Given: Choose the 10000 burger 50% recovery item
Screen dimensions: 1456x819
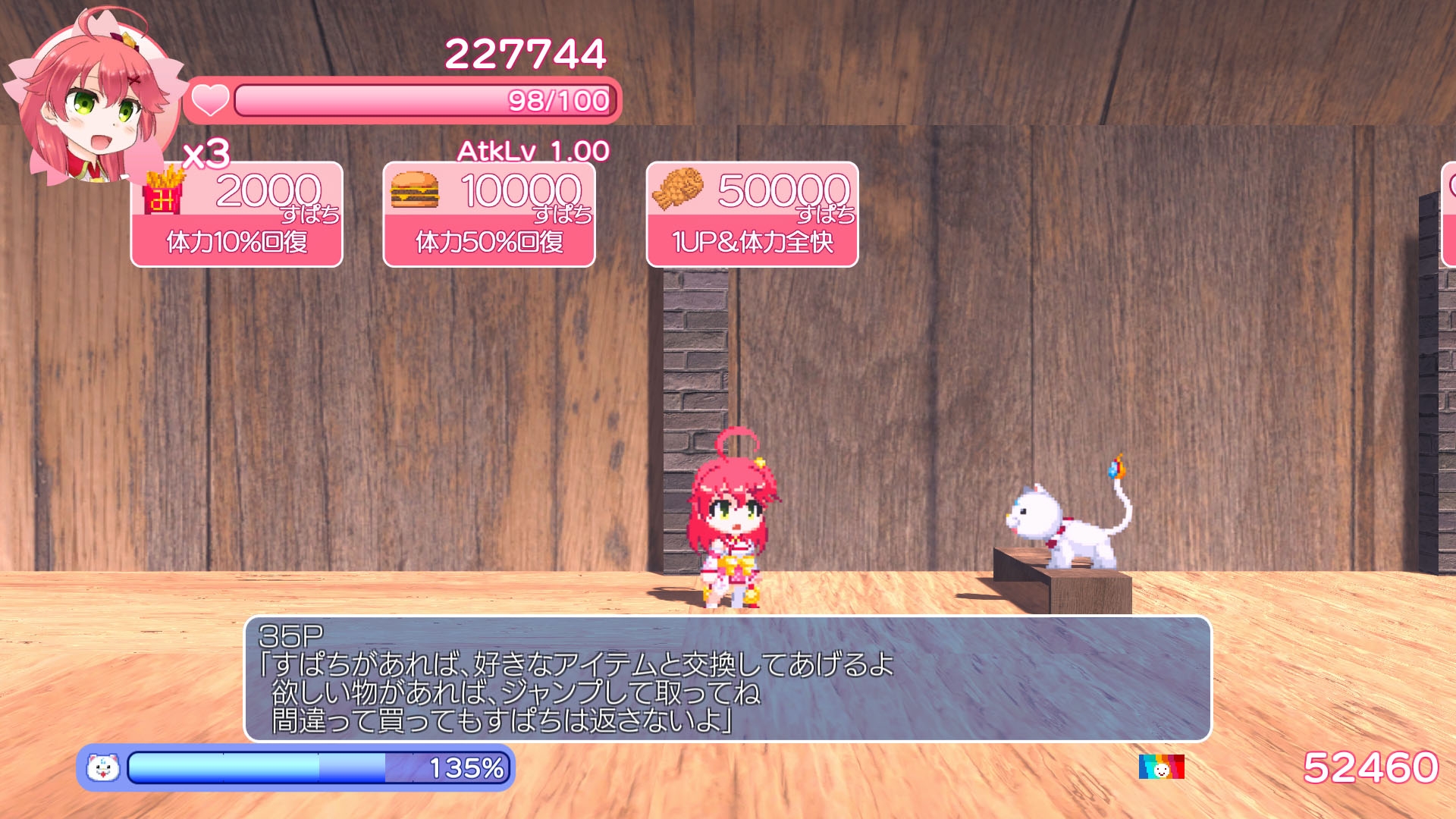Looking at the screenshot, I should (x=489, y=215).
